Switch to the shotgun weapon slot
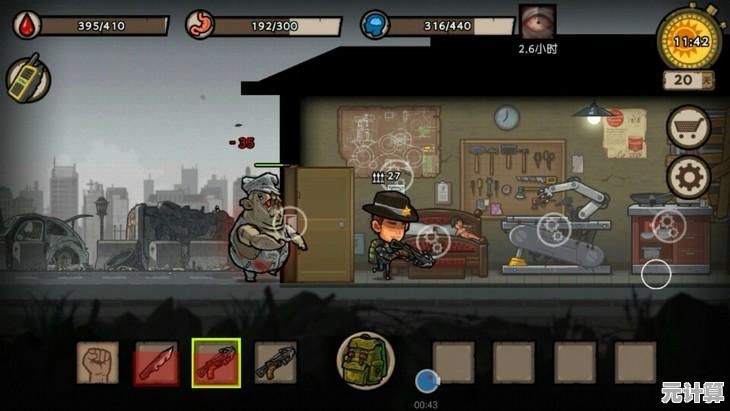The image size is (730, 411). coord(275,362)
